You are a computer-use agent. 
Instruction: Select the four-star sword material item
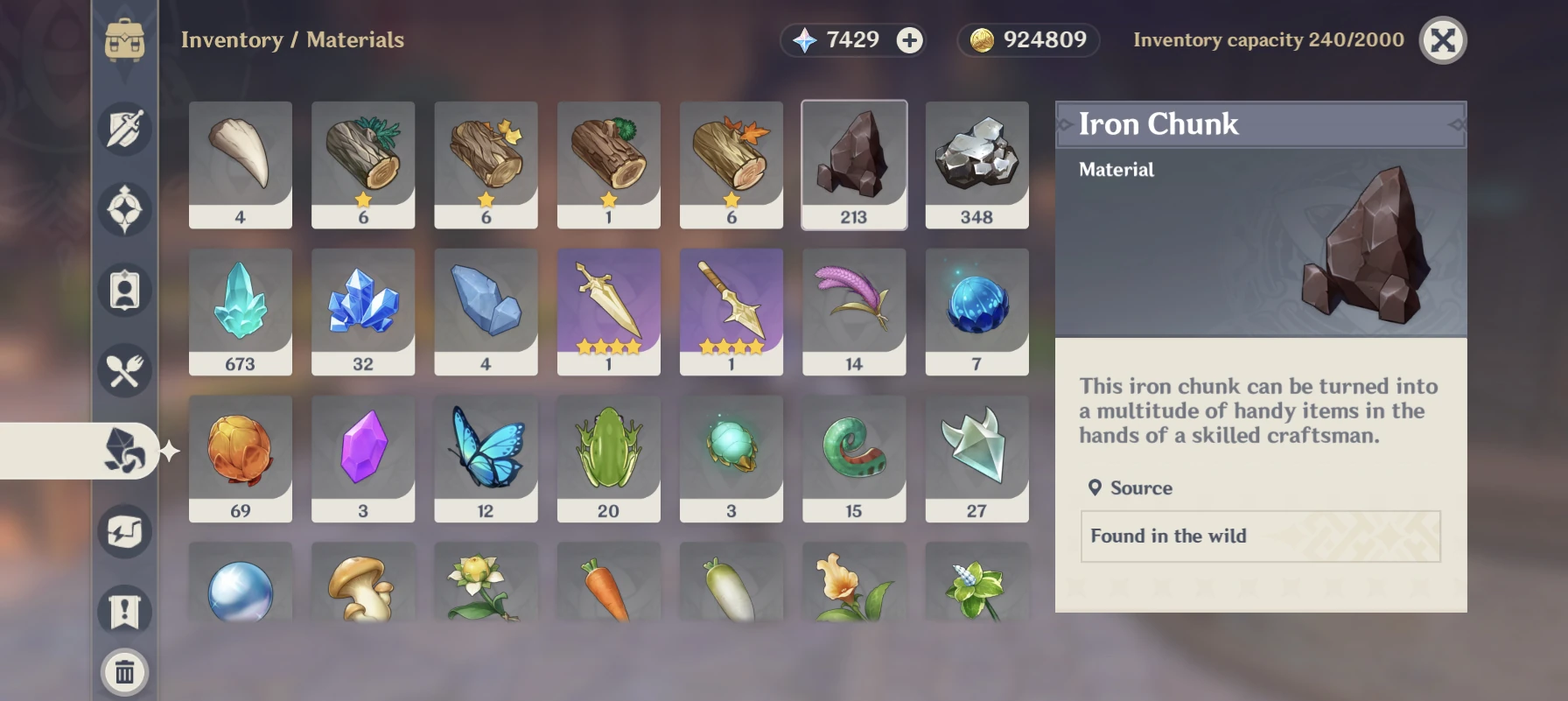(608, 311)
